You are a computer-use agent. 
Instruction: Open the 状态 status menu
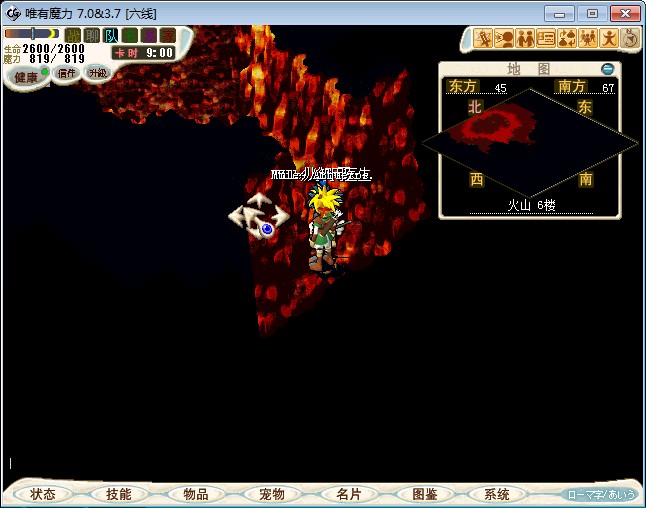click(43, 494)
